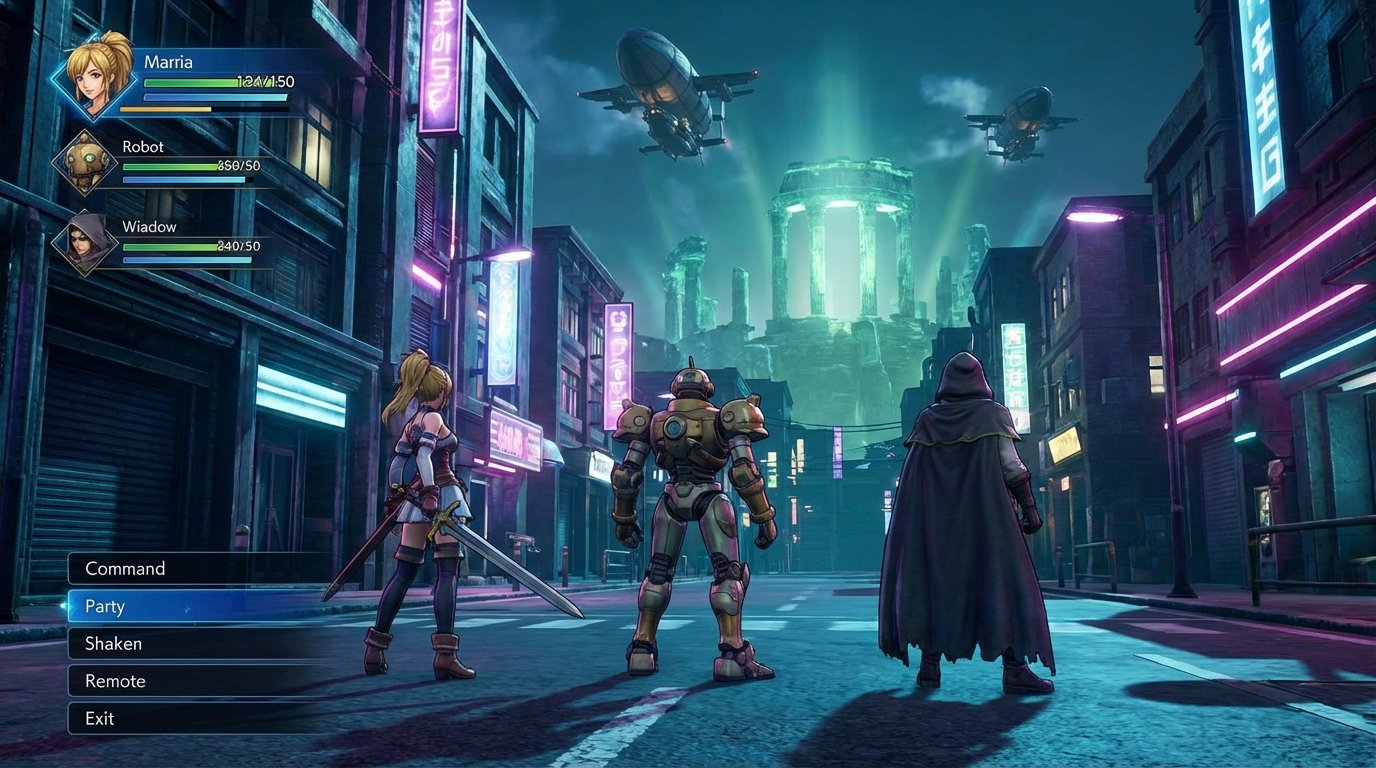This screenshot has width=1376, height=768.
Task: Select Exit to close the menu
Action: 100,718
